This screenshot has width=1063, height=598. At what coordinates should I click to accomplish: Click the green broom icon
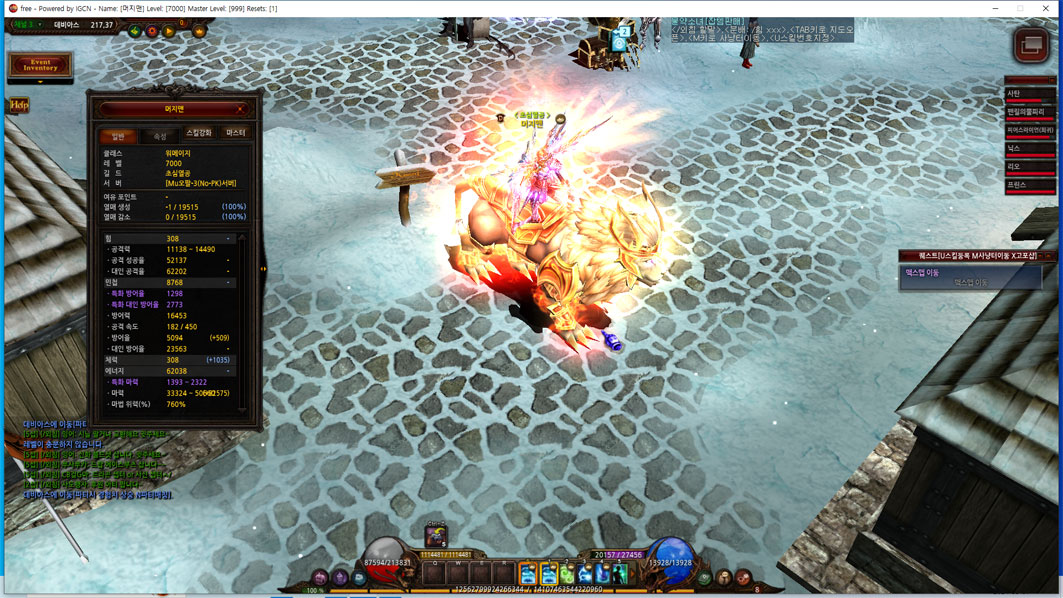click(135, 32)
